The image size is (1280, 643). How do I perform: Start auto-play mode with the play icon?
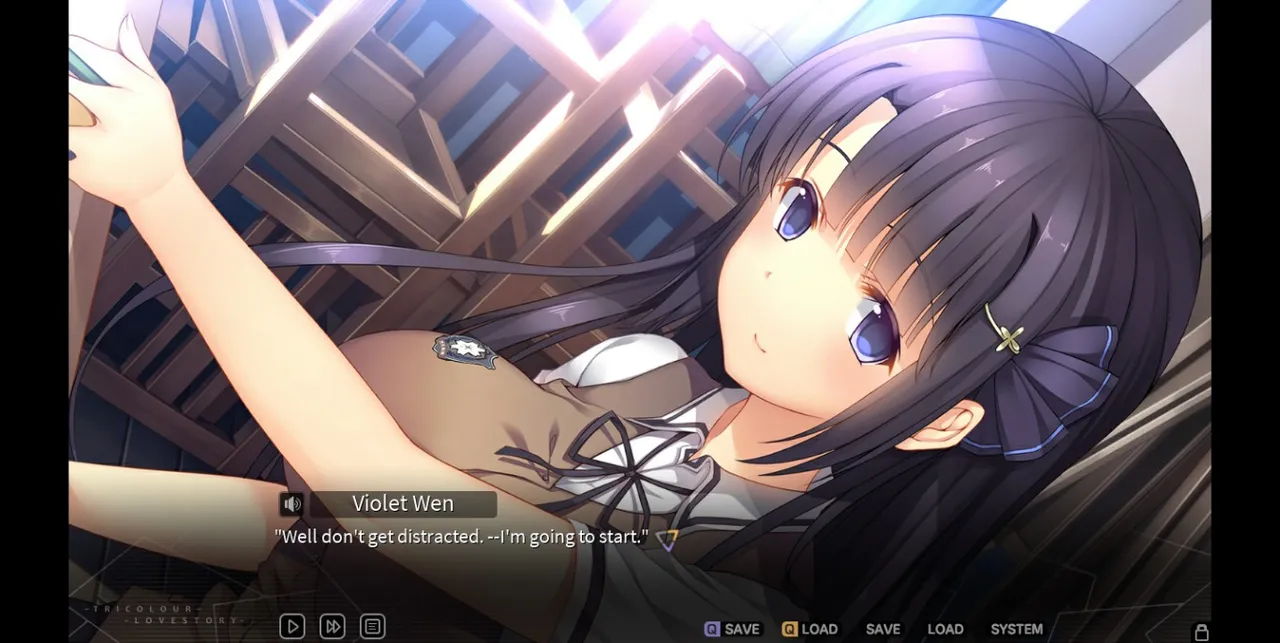292,627
